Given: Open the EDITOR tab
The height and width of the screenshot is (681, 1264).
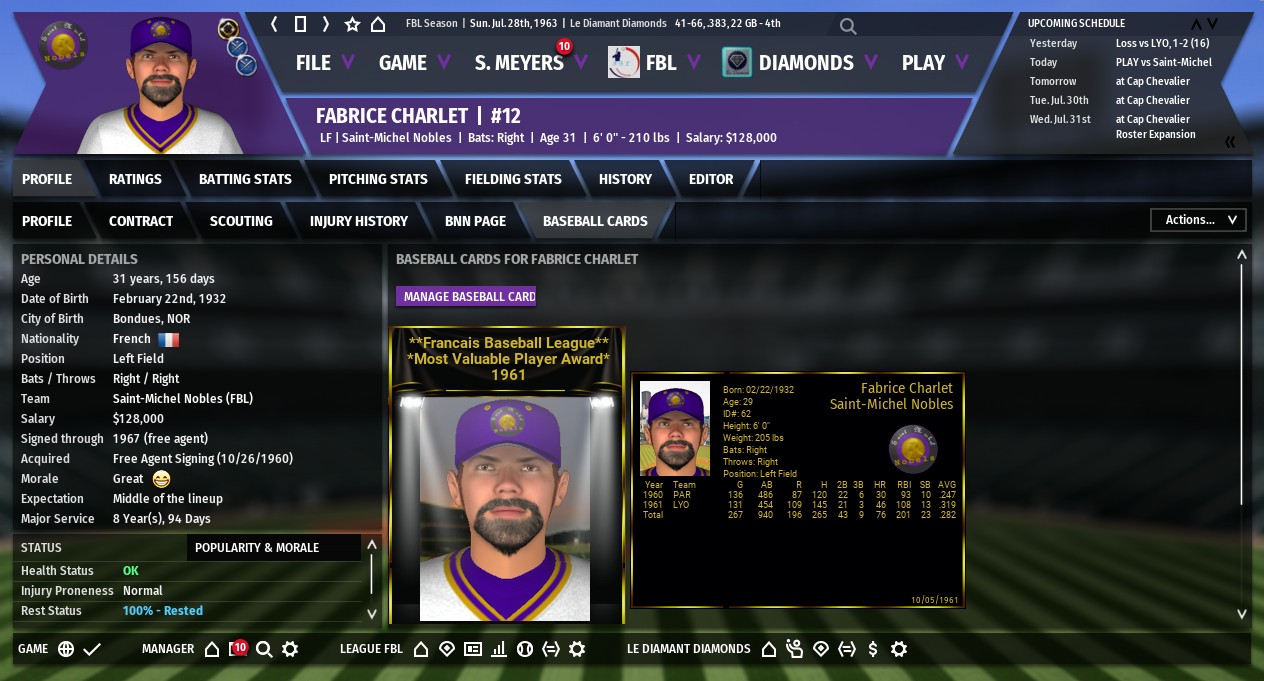Looking at the screenshot, I should click(x=711, y=179).
